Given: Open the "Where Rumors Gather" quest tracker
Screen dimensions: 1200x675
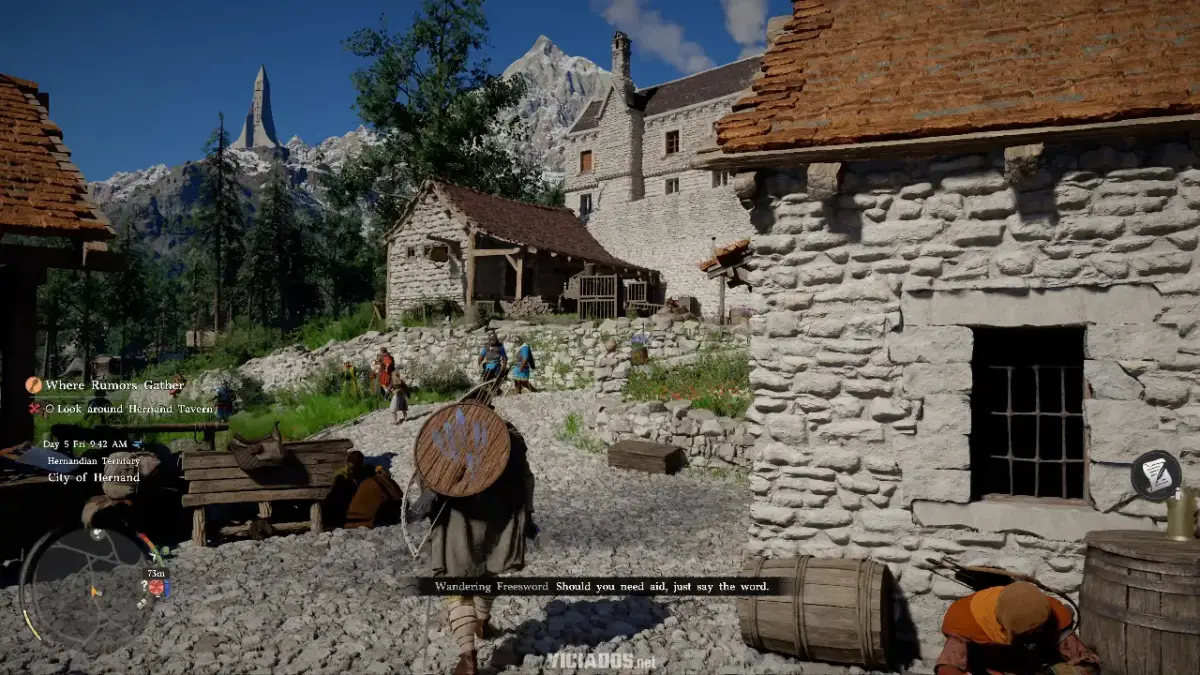Looking at the screenshot, I should coord(114,385).
